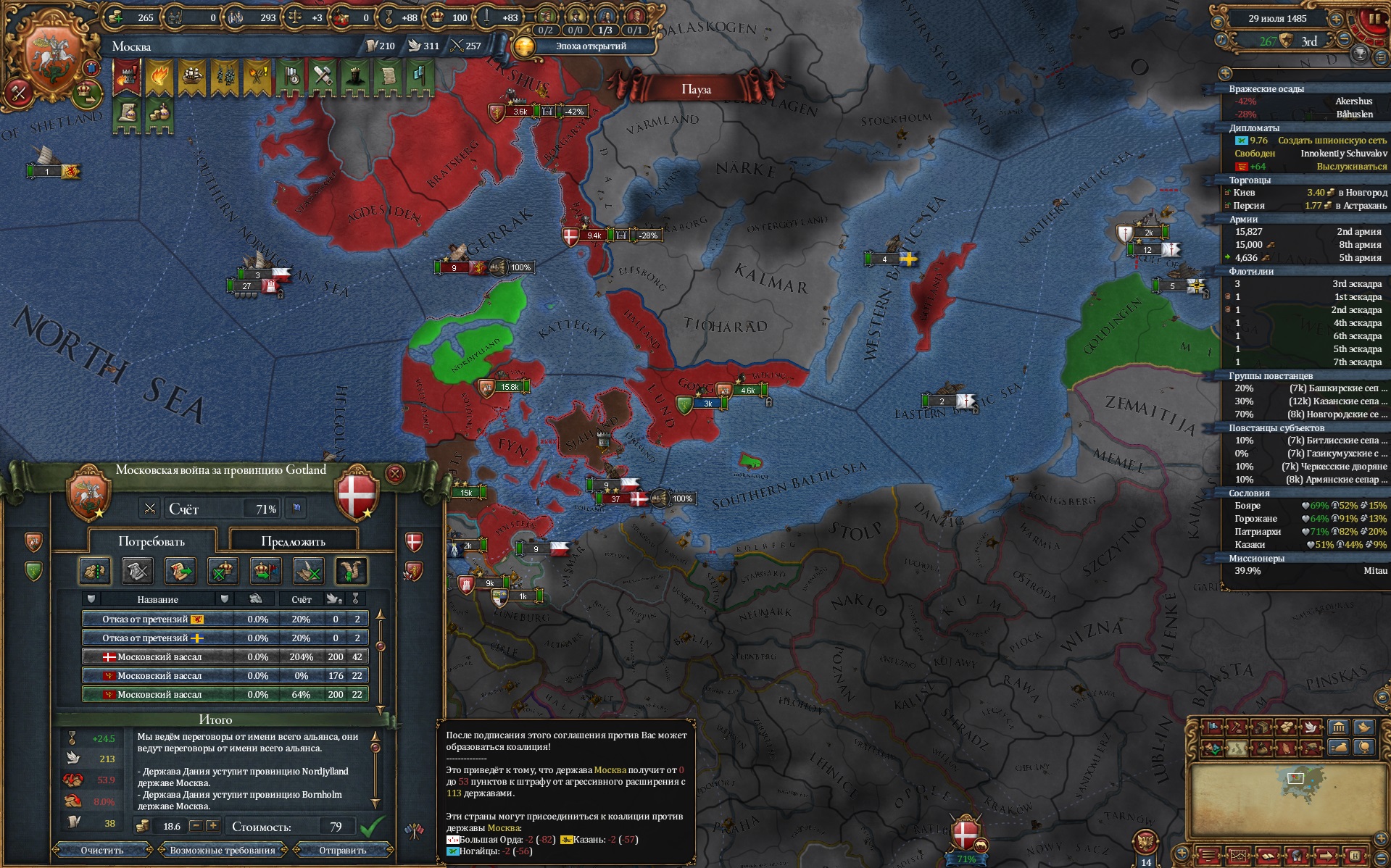Select the Denmark Московский вассал row
The width and height of the screenshot is (1391, 868).
(x=225, y=657)
